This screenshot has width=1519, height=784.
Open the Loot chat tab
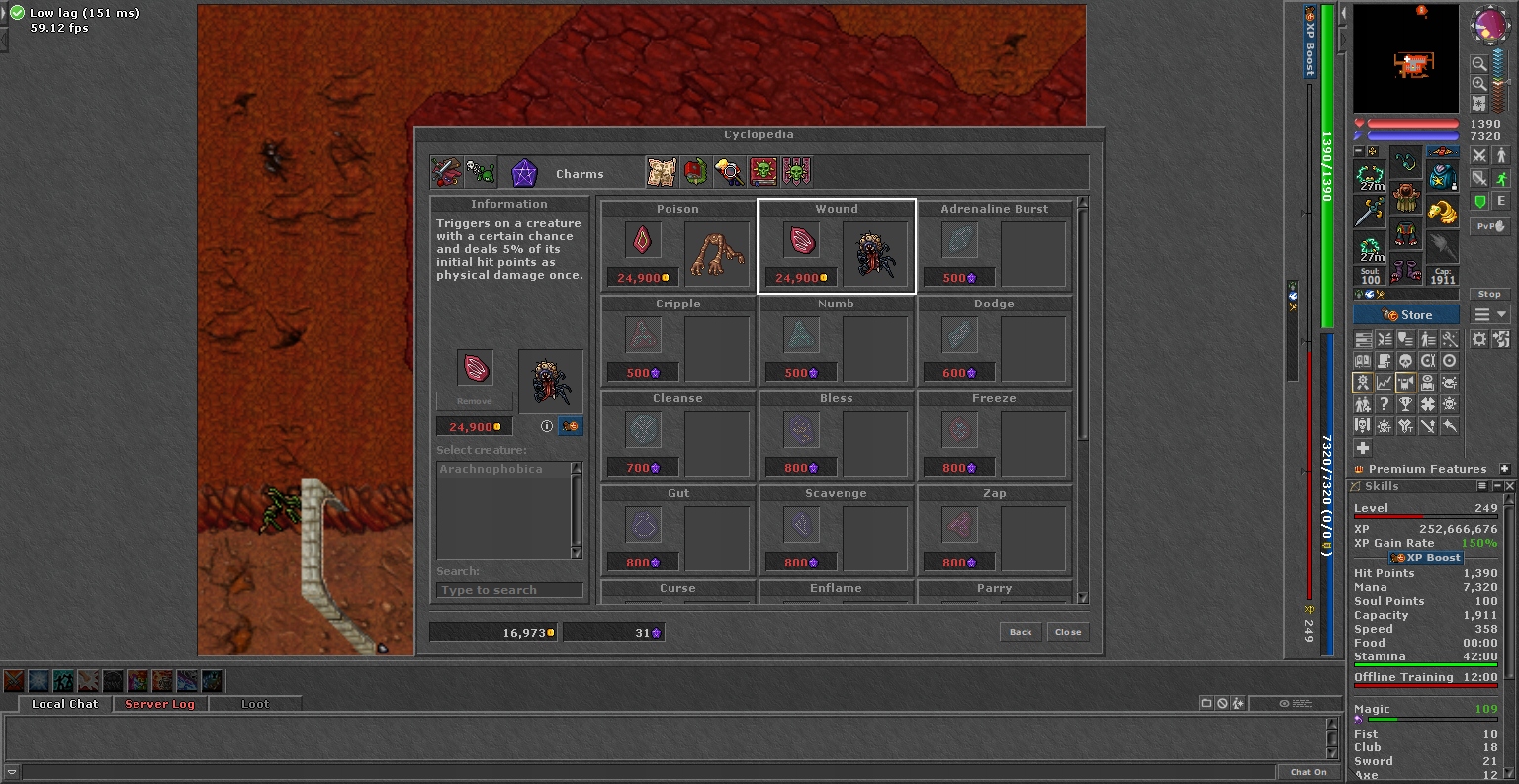click(255, 704)
